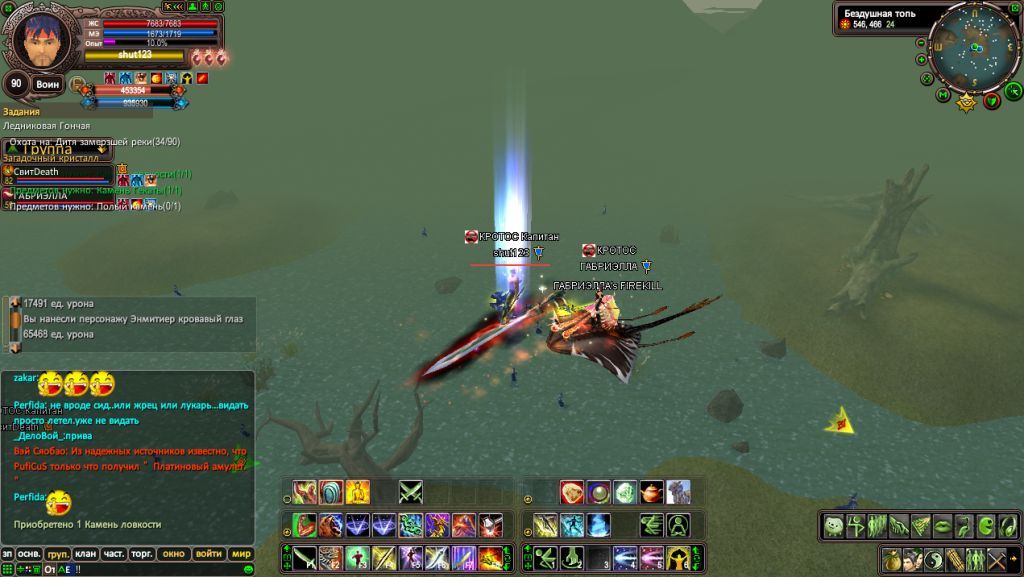Select the green lips emote icon
The image size is (1024, 577).
tap(943, 525)
